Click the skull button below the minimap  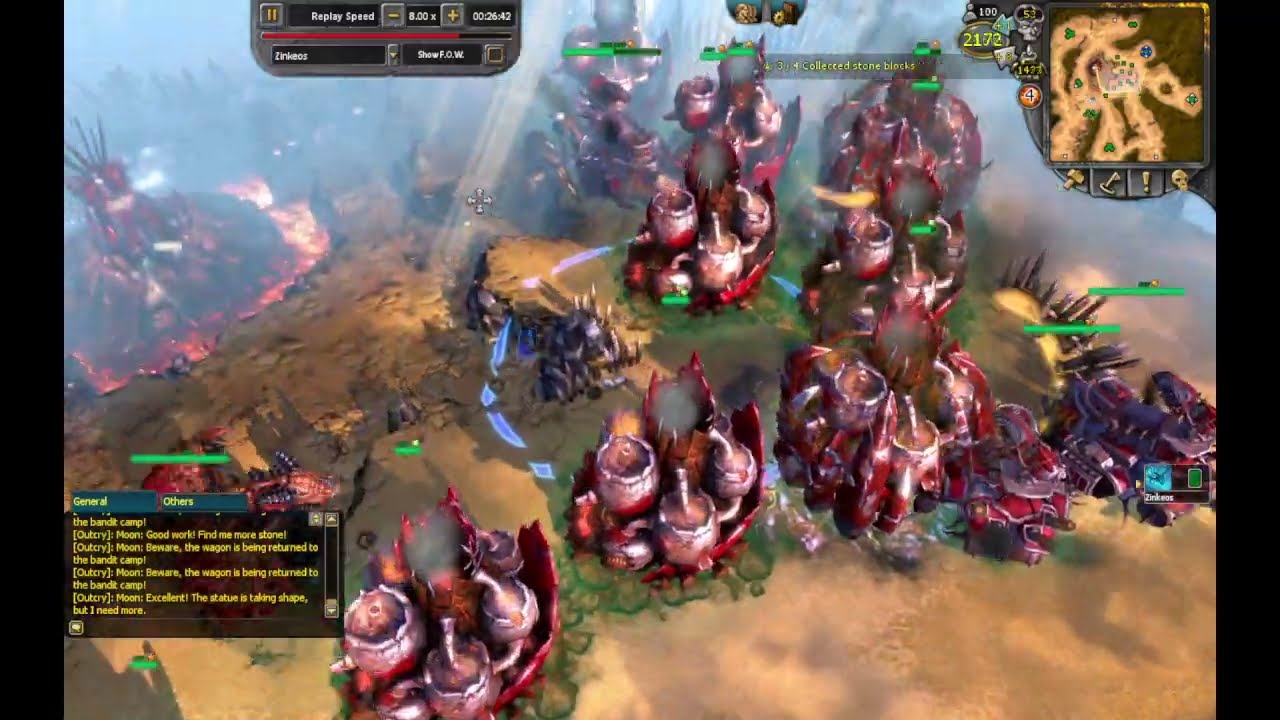tap(1180, 181)
